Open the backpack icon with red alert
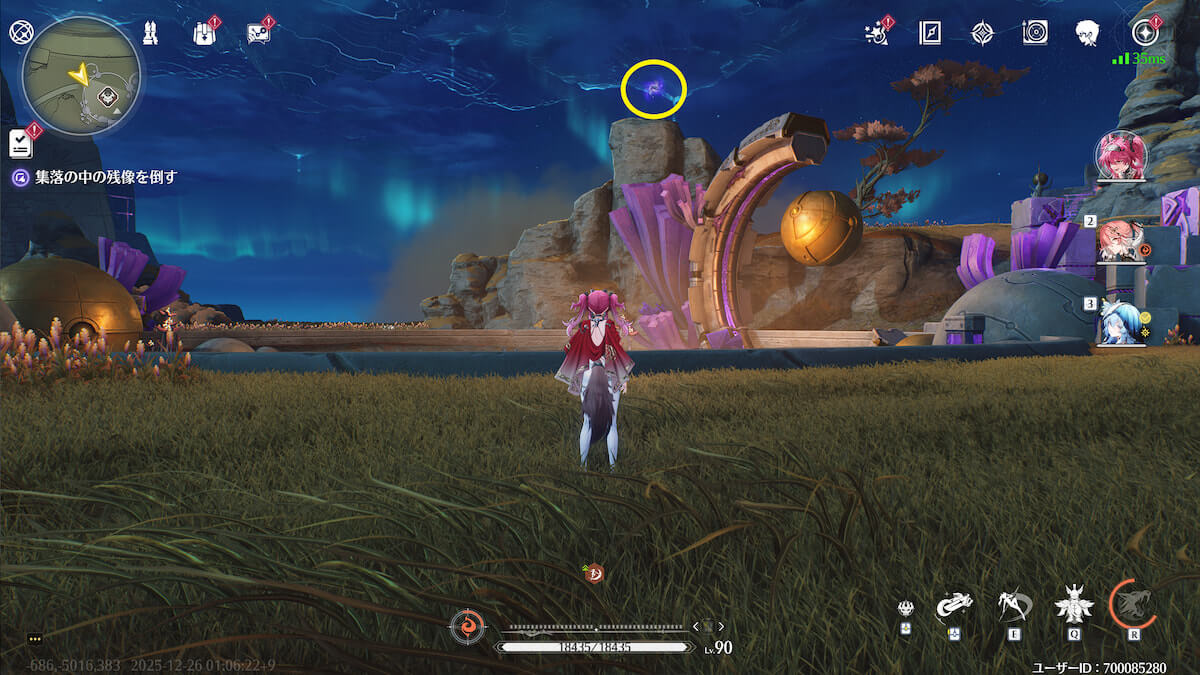 204,33
